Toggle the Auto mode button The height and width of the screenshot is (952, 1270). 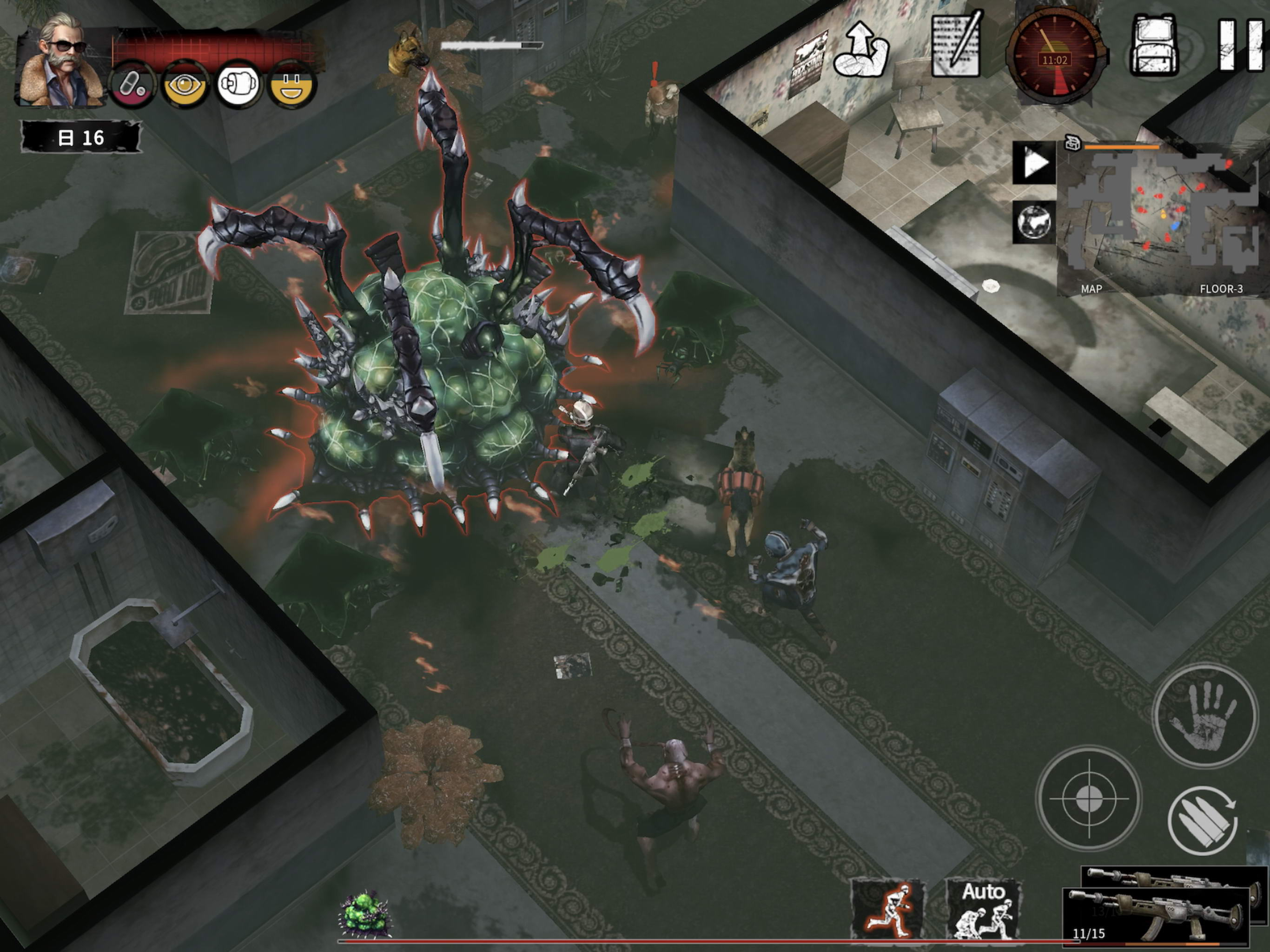(984, 909)
